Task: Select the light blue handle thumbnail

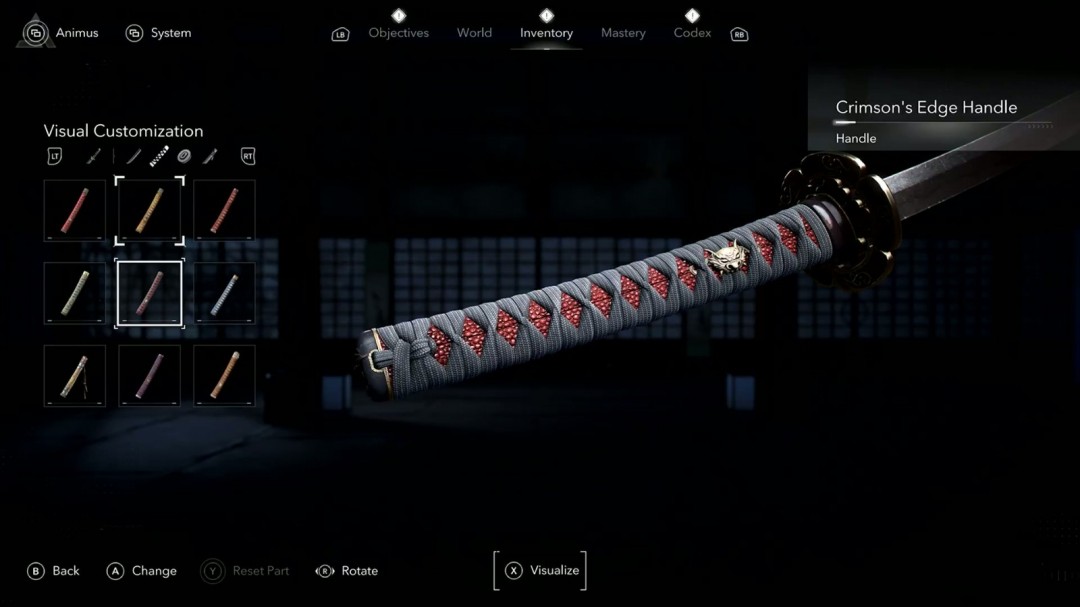Action: 224,293
